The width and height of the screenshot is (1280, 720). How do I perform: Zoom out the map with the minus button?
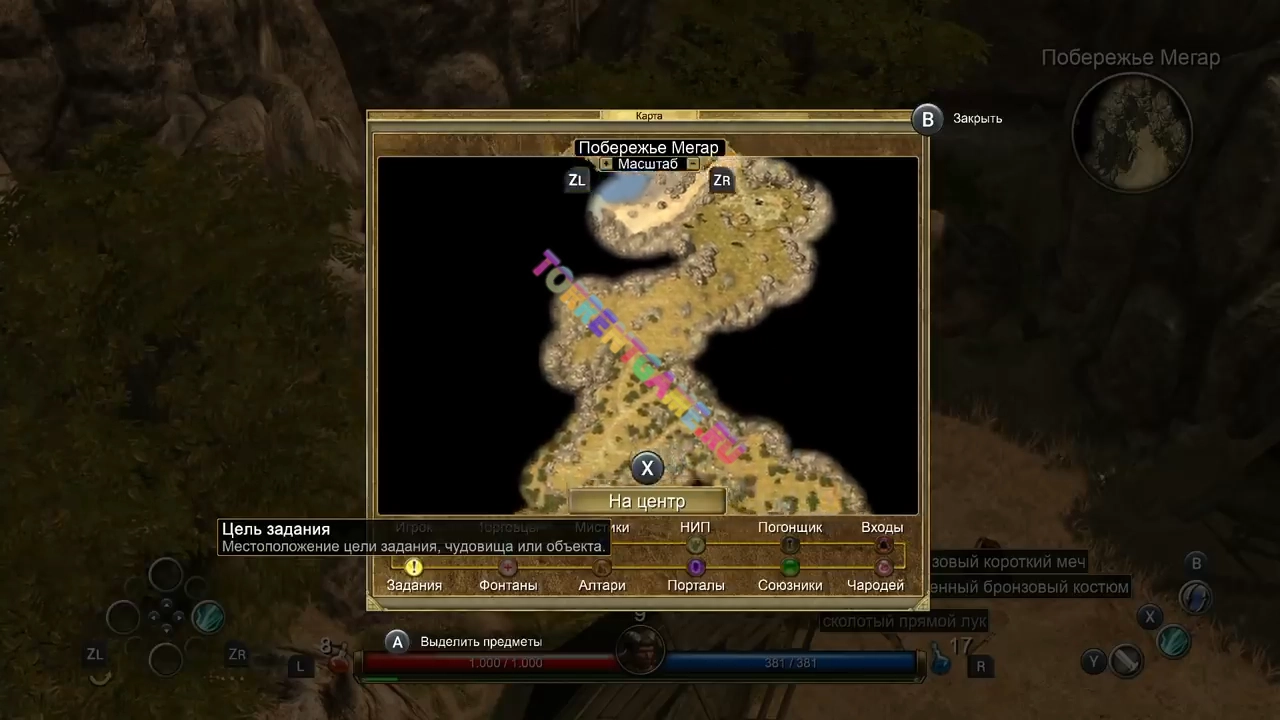coord(693,164)
